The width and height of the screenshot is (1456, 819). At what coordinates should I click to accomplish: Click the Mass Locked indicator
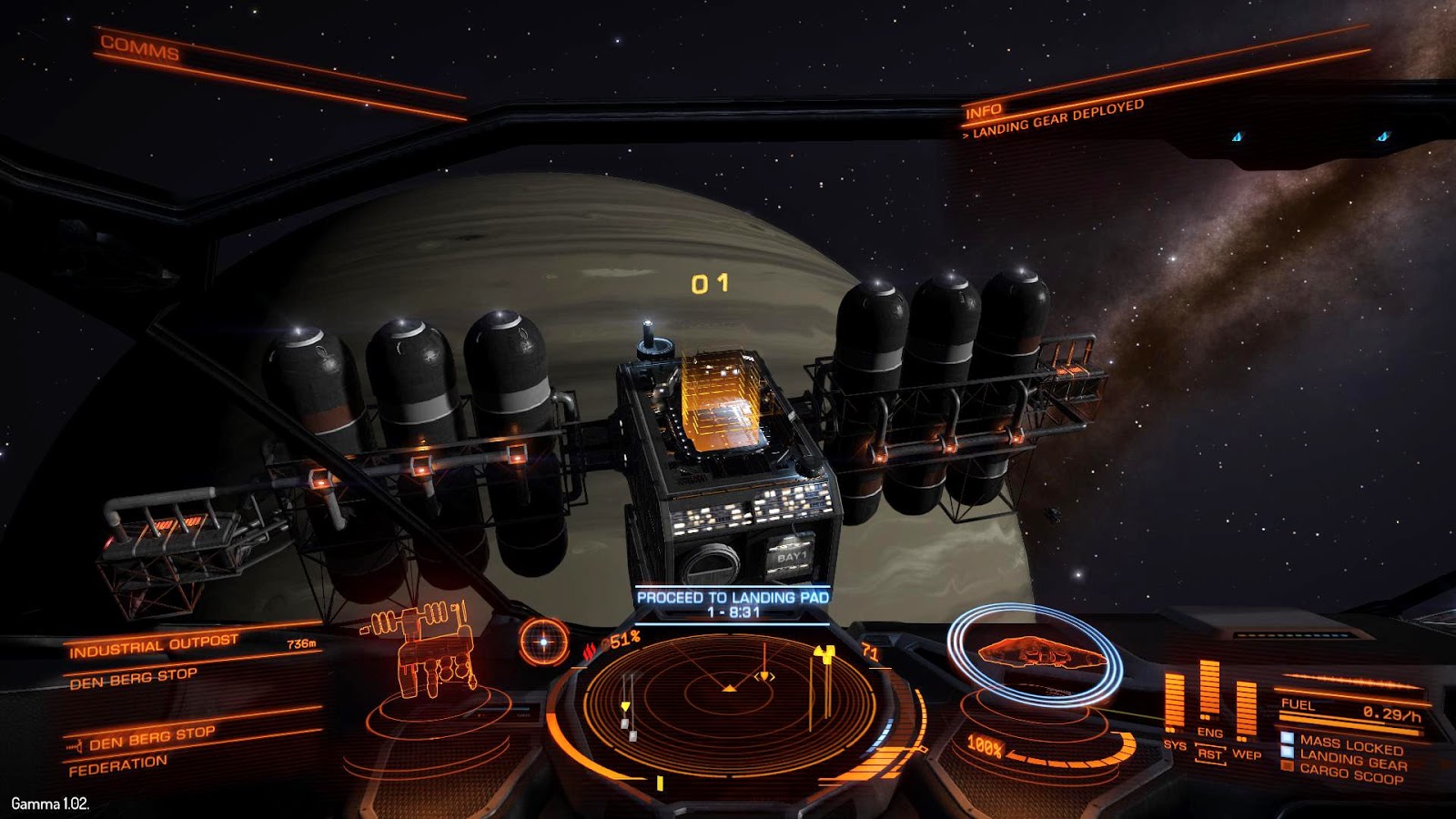click(x=1350, y=745)
